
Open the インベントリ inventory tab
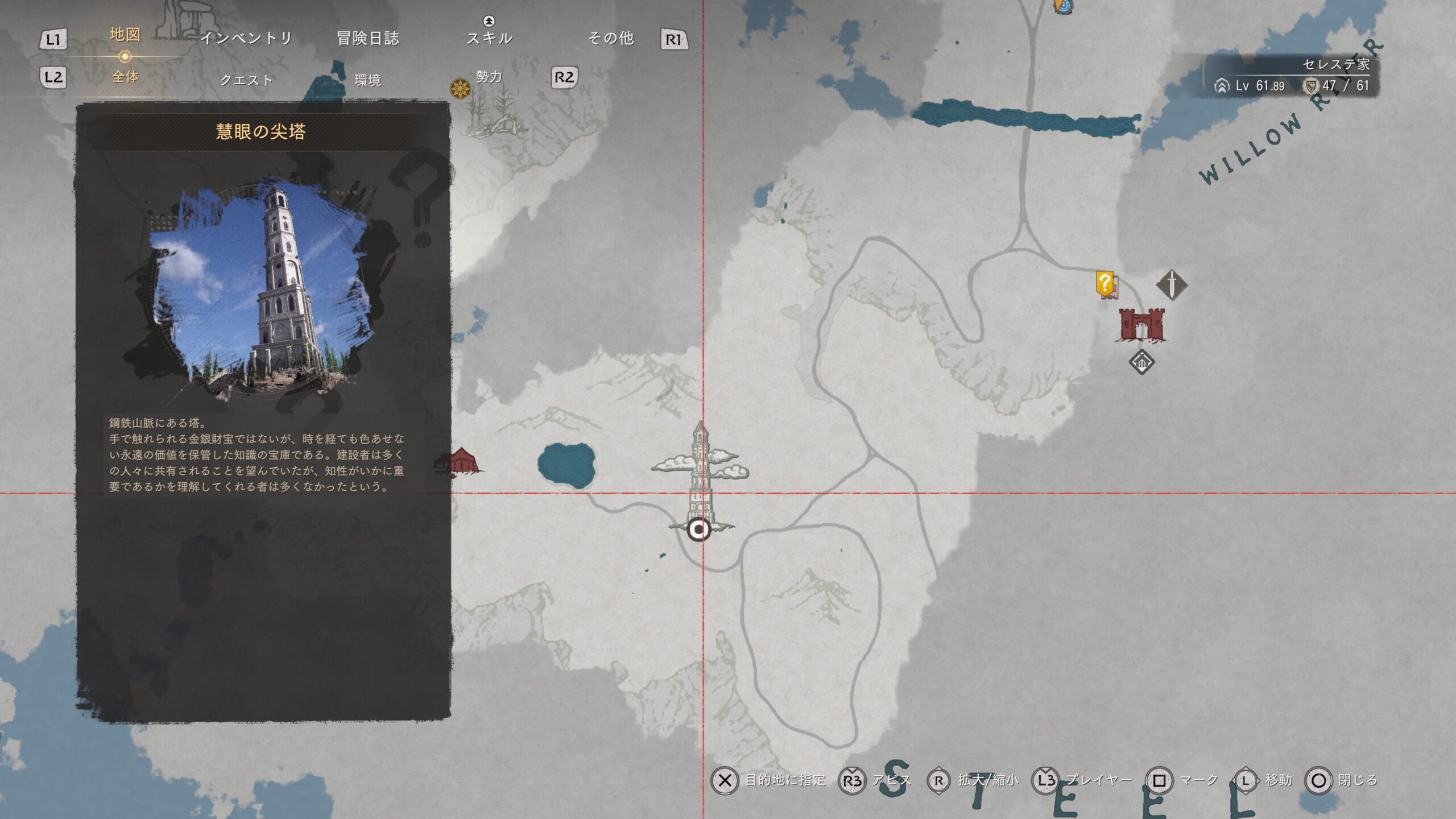point(246,38)
